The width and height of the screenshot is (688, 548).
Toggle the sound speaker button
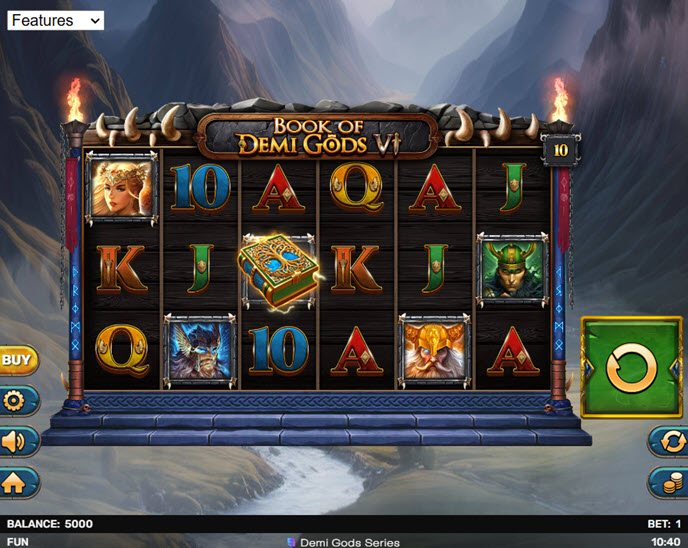17,442
